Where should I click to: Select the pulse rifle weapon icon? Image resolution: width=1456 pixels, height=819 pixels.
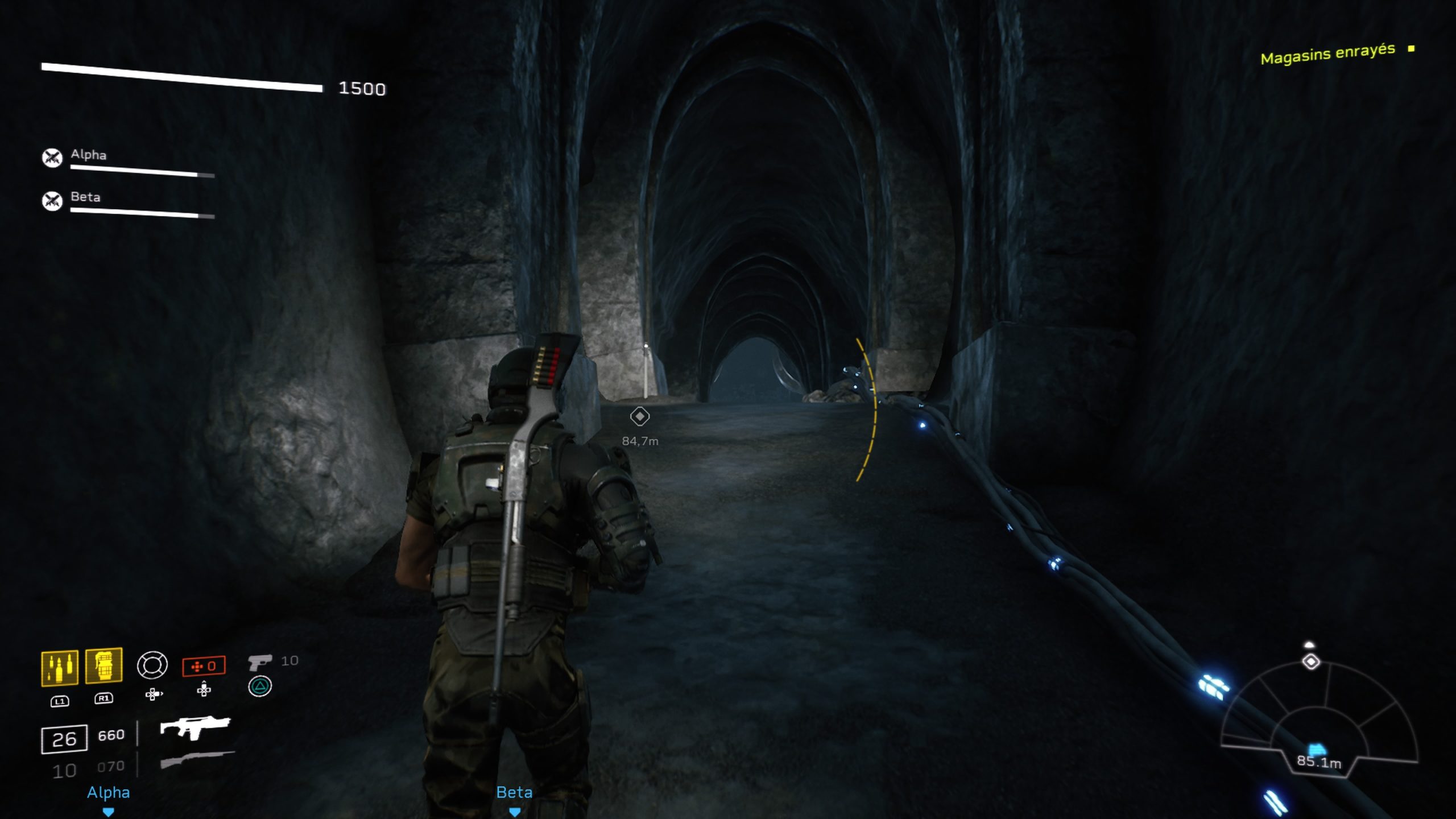click(x=195, y=727)
